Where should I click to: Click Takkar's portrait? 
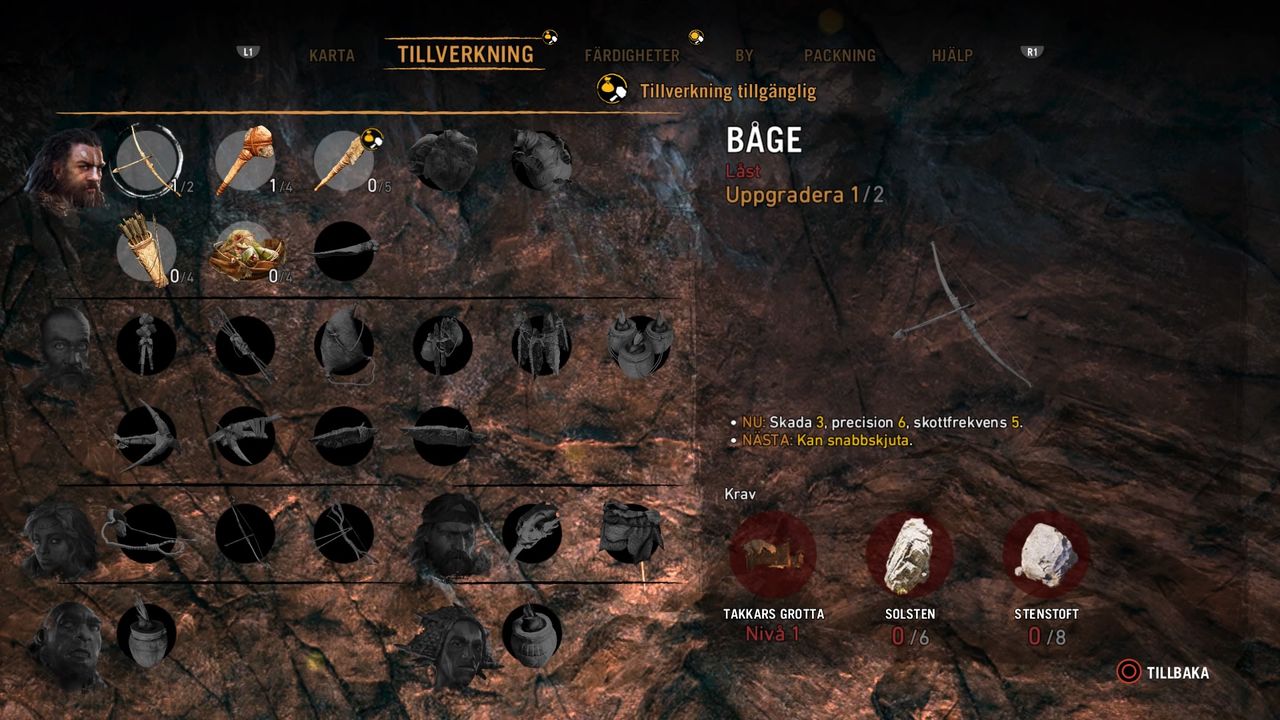[72, 168]
